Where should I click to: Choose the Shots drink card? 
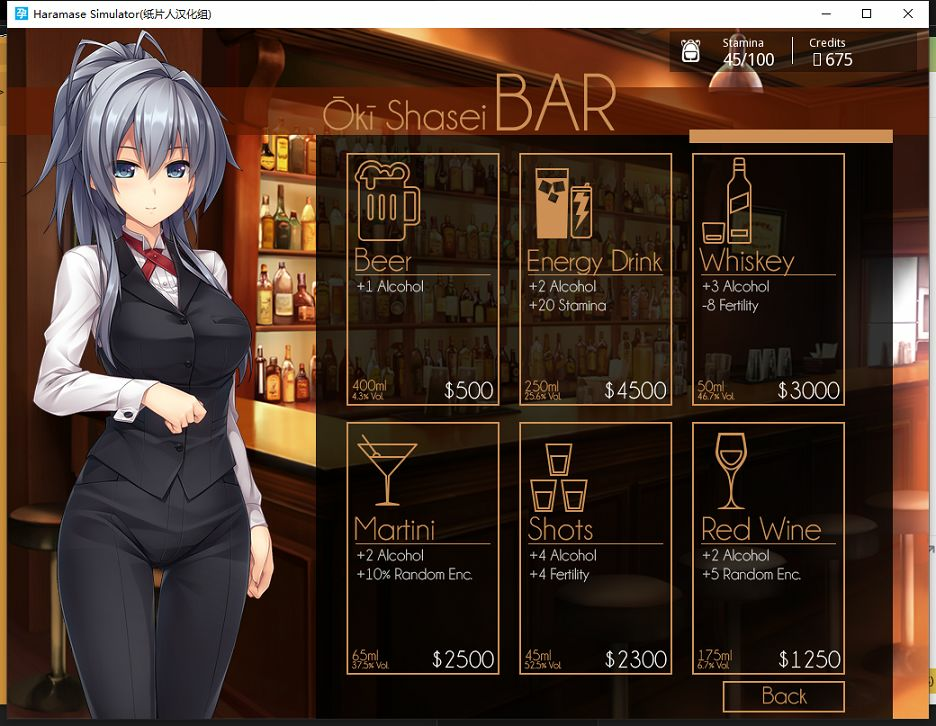(595, 547)
